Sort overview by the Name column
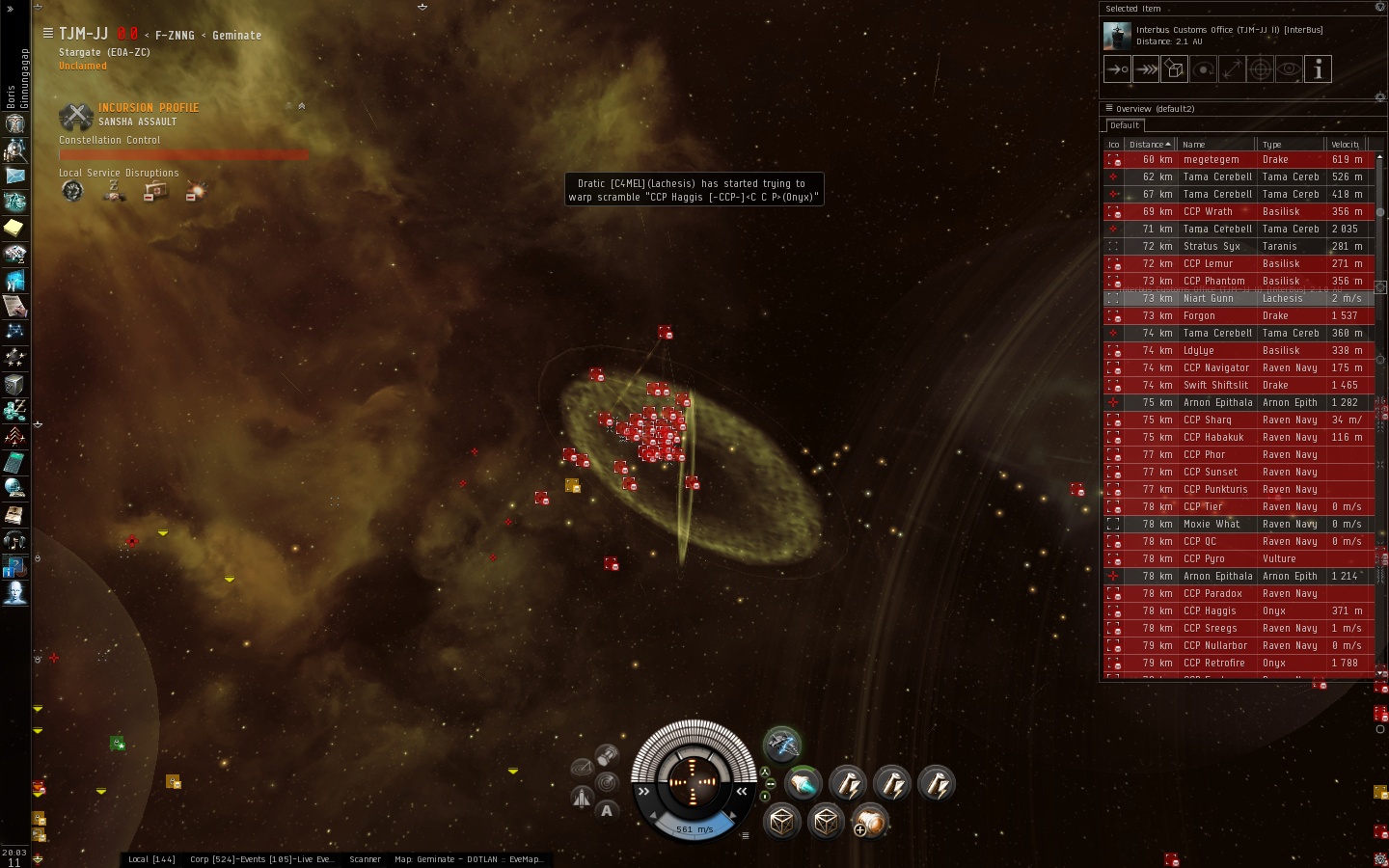The width and height of the screenshot is (1389, 868). coord(1215,145)
